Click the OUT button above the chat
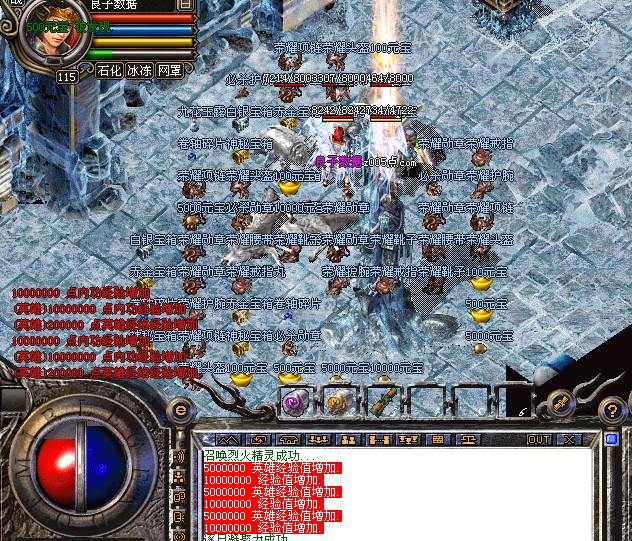The image size is (632, 541). 539,439
